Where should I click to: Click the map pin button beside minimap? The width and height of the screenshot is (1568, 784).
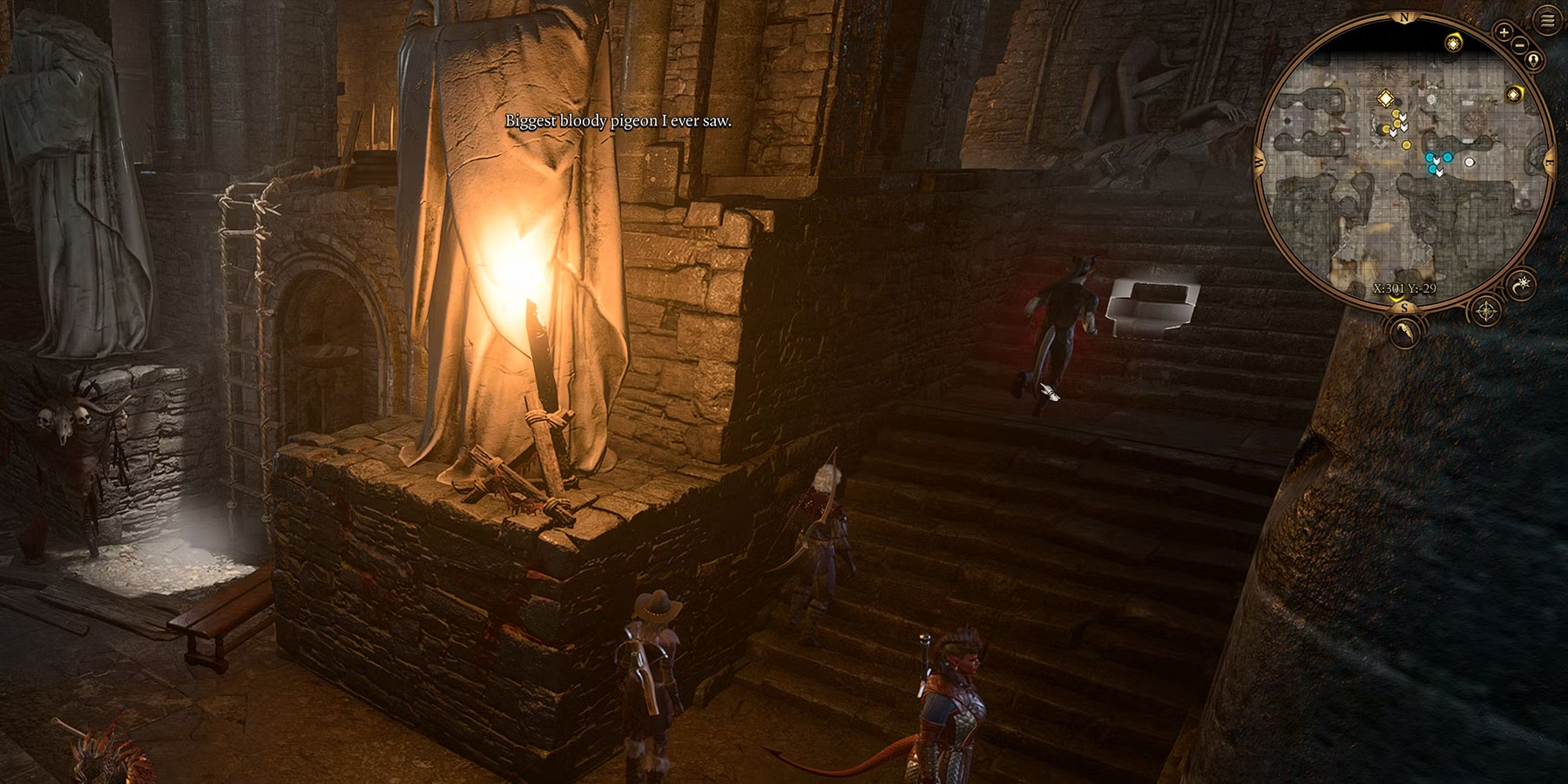[1533, 59]
